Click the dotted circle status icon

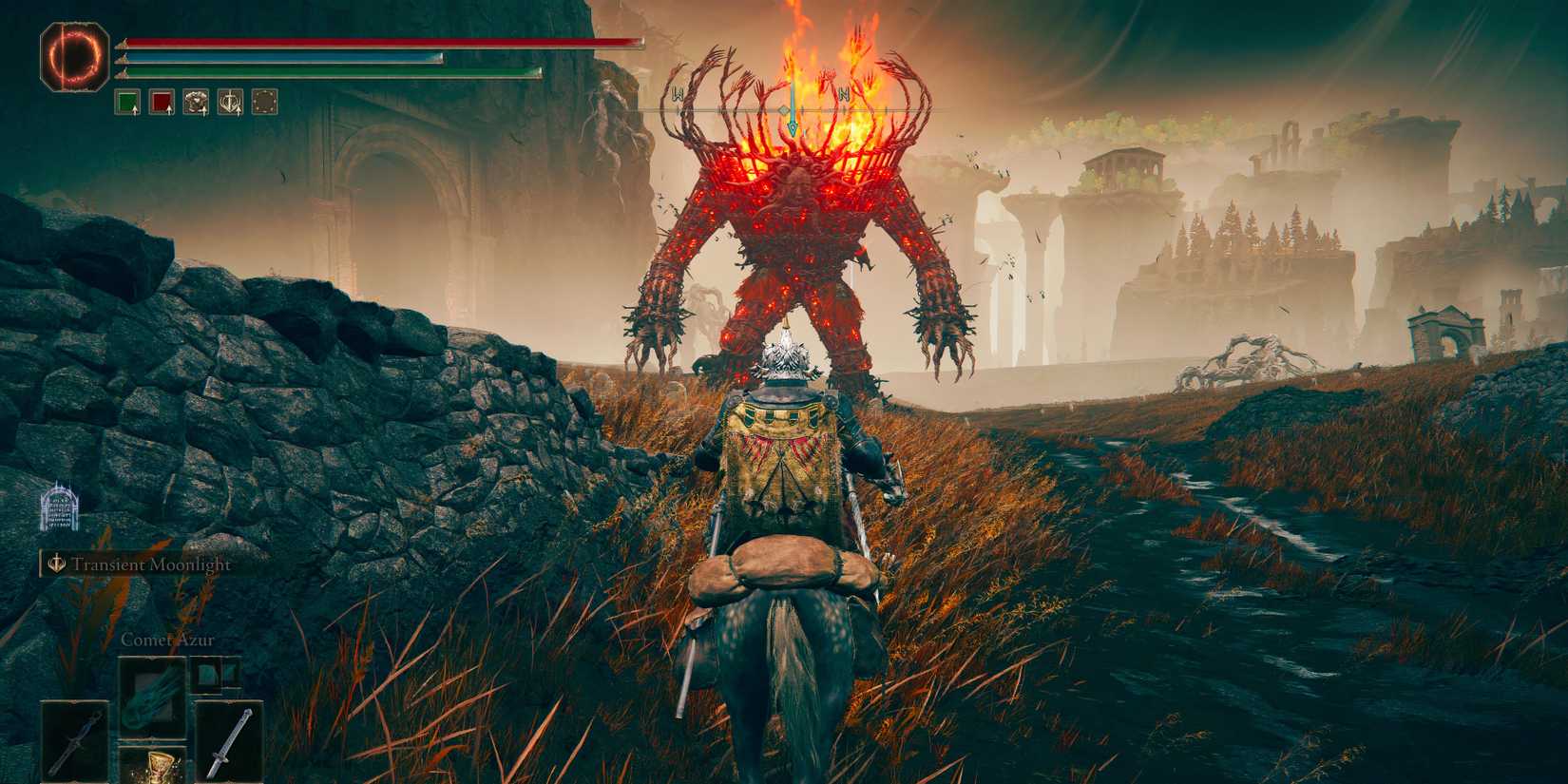pos(265,102)
